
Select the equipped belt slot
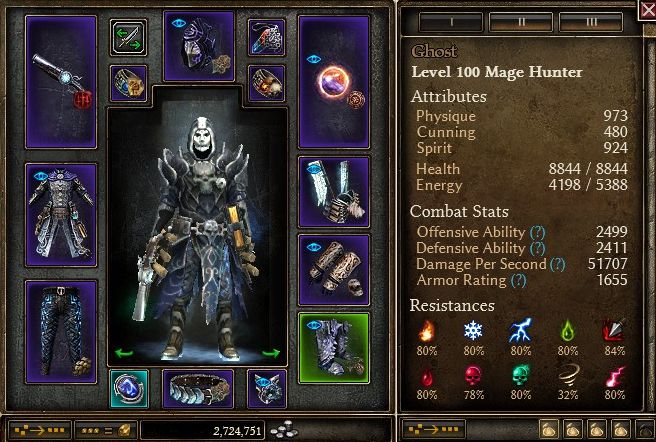tap(198, 388)
